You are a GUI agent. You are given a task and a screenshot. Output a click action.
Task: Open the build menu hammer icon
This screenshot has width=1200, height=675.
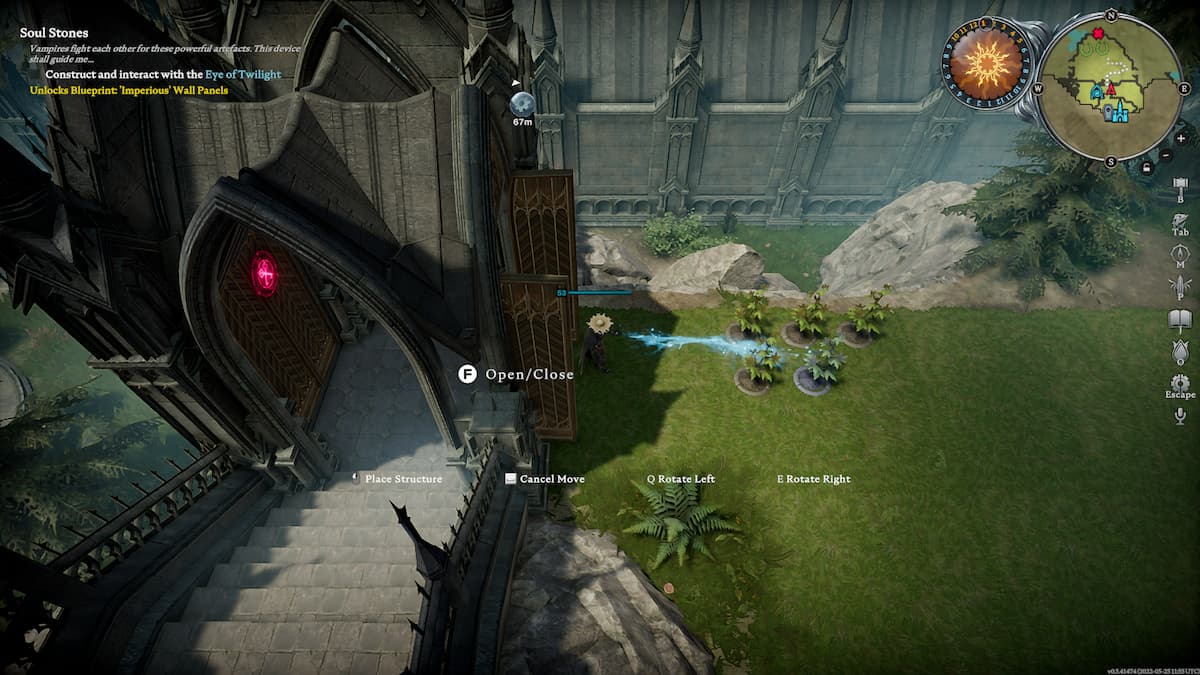(1180, 186)
